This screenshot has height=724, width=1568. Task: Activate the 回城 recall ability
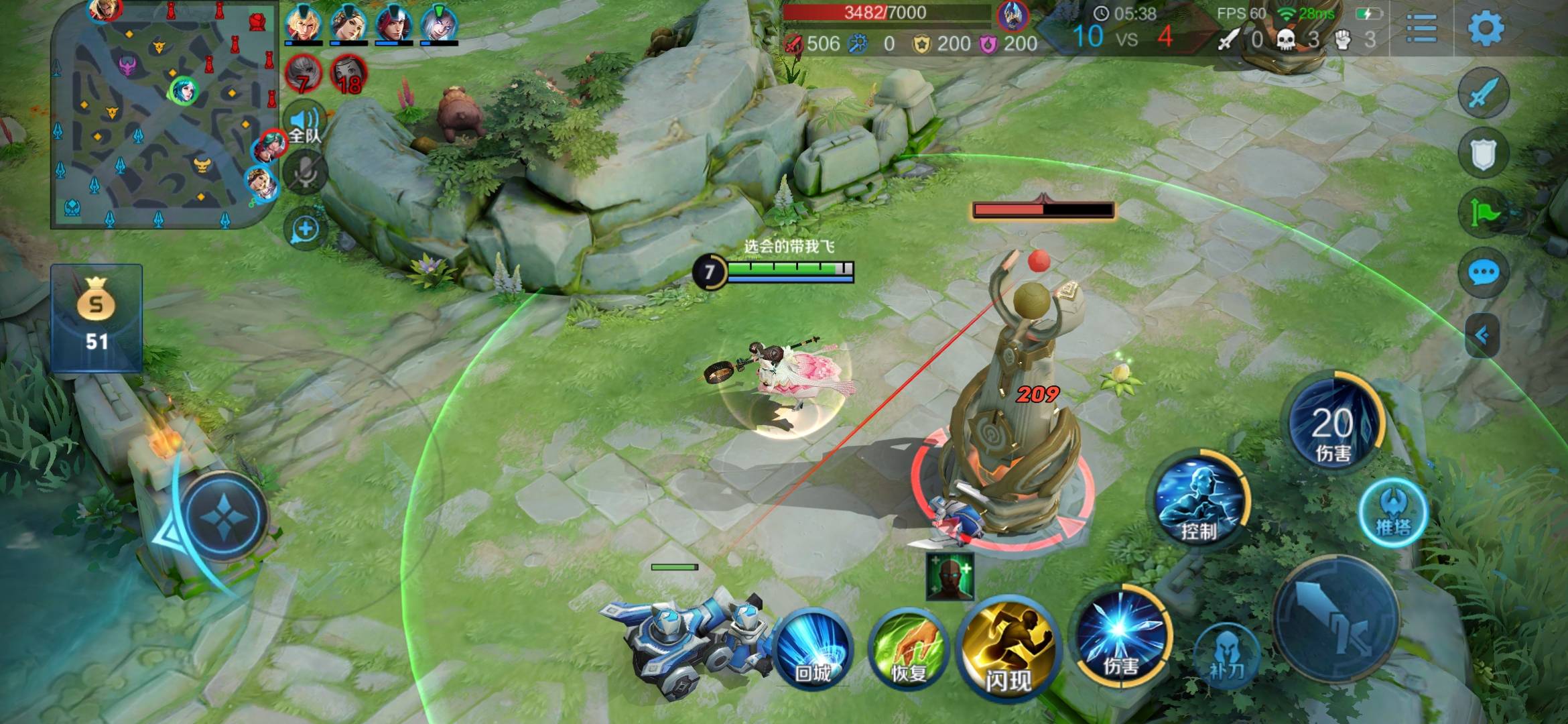point(812,648)
